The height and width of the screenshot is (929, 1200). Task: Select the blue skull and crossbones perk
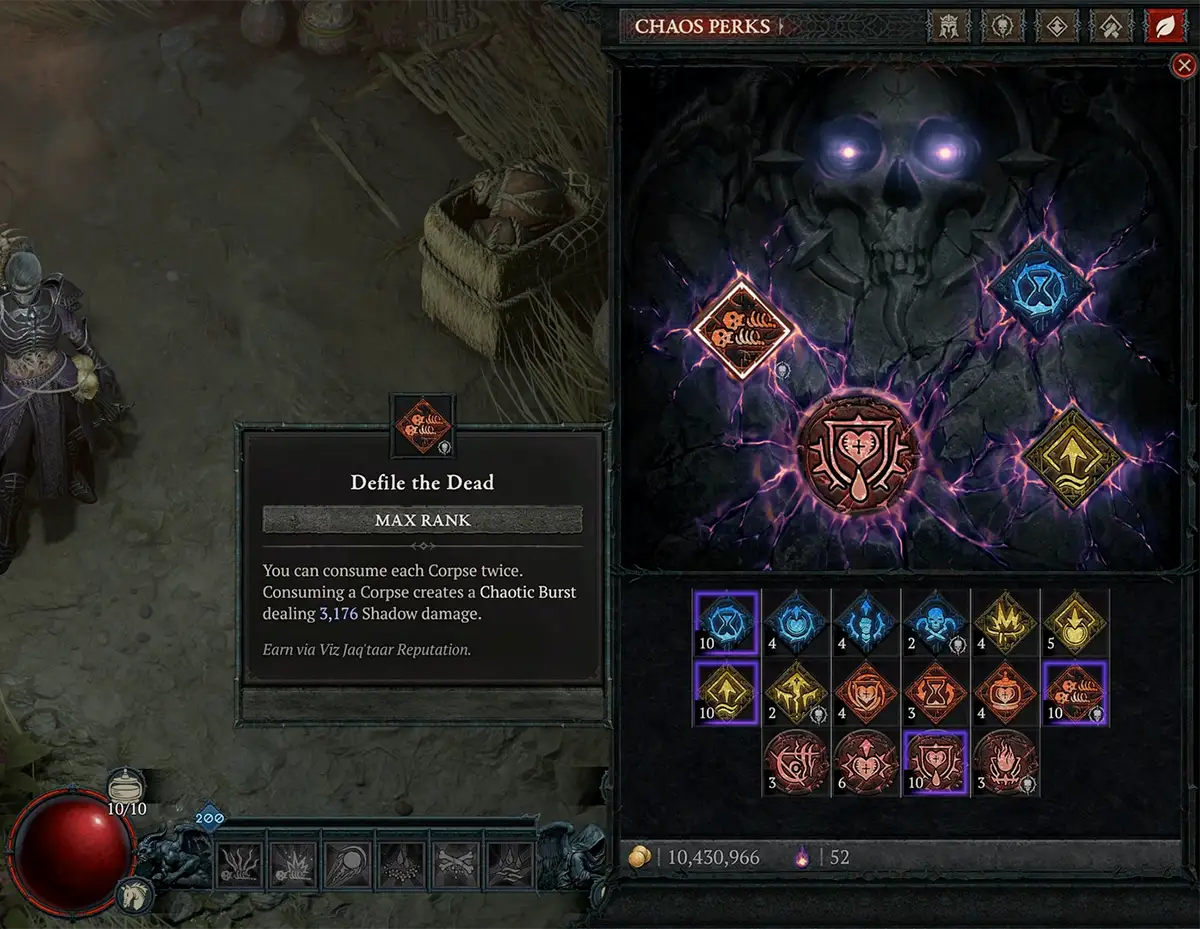pyautogui.click(x=935, y=622)
